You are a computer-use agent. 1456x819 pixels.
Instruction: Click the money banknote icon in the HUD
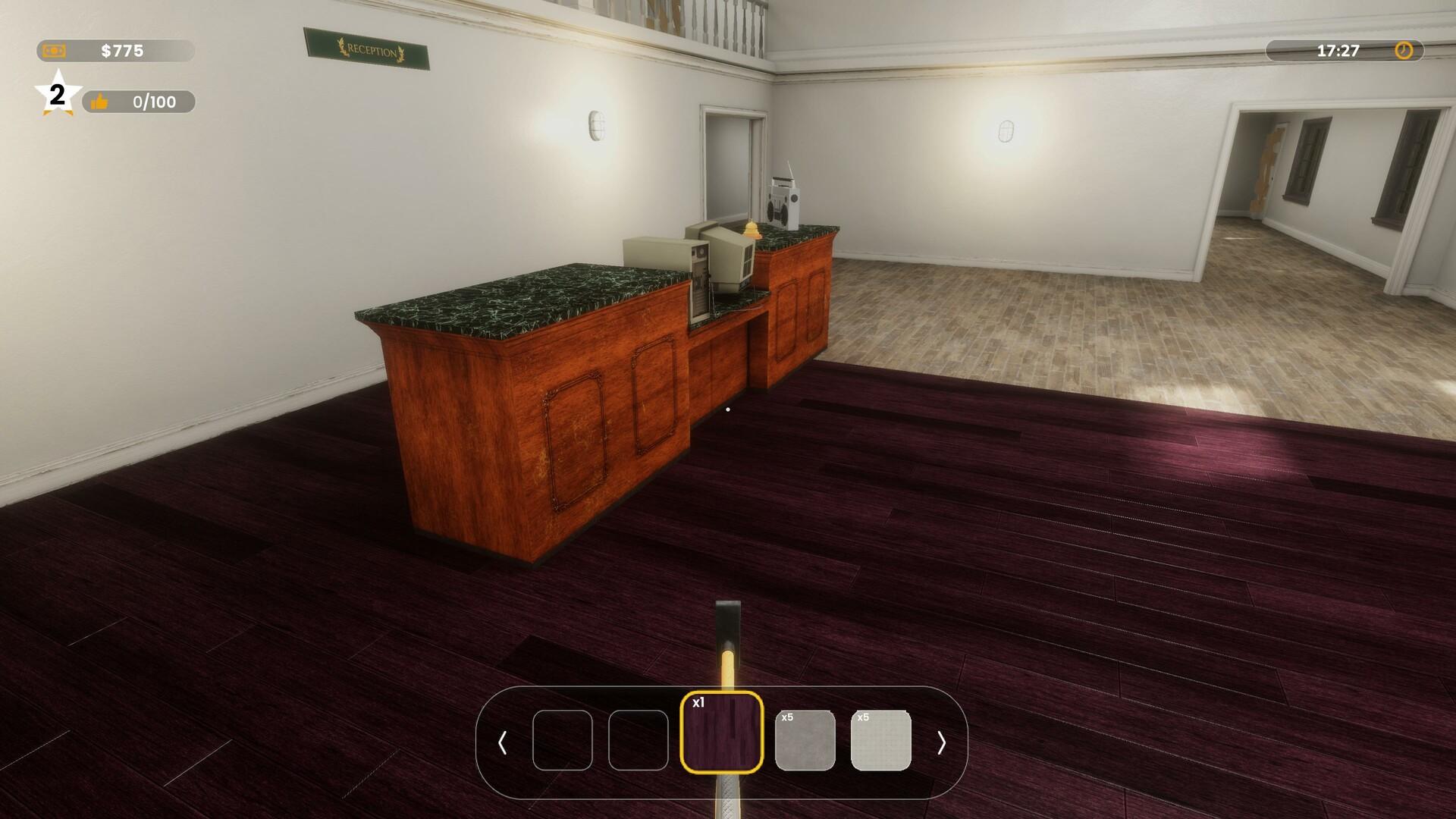pyautogui.click(x=53, y=52)
